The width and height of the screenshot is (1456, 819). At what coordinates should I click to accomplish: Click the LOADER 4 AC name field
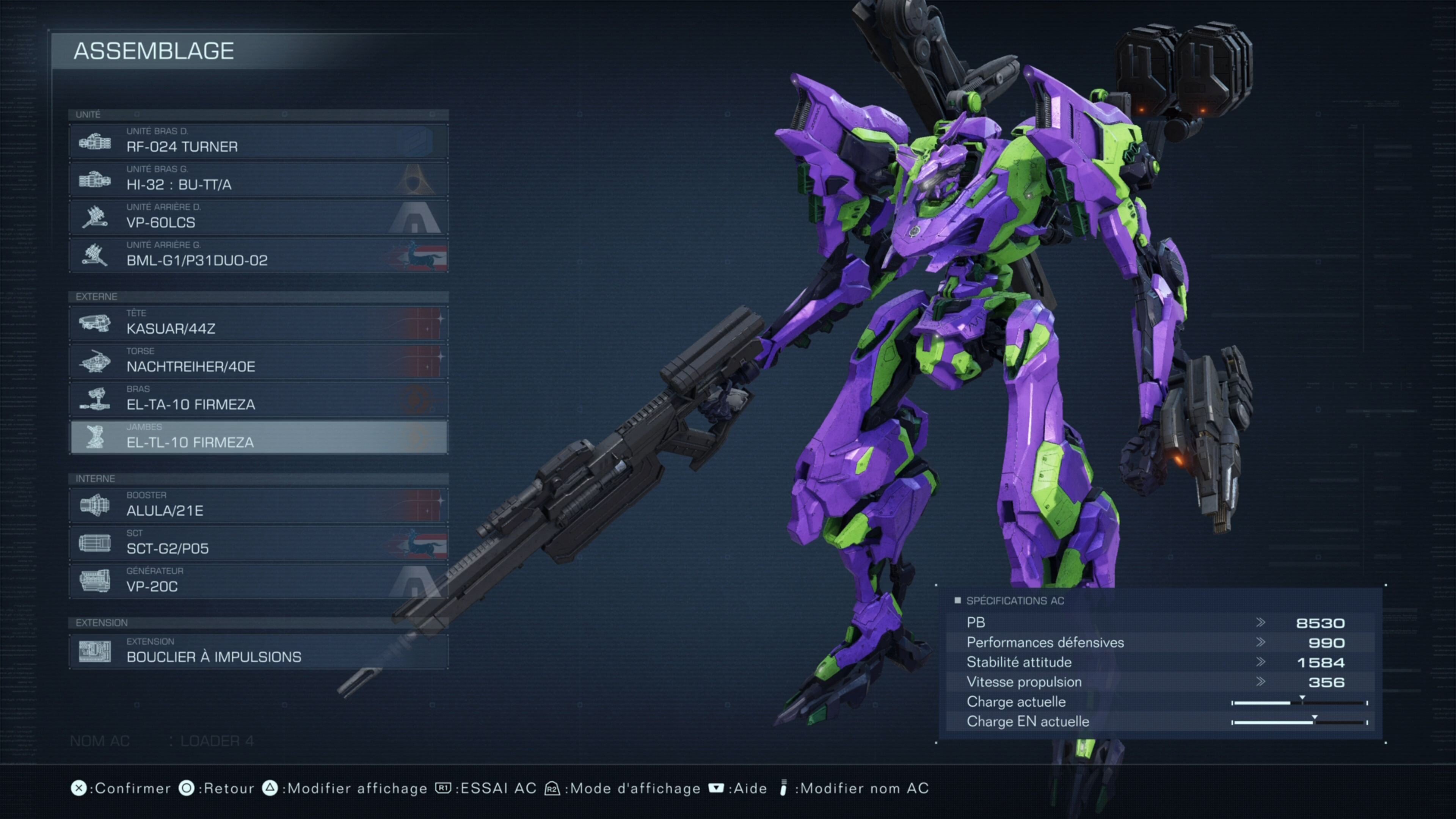(x=217, y=741)
